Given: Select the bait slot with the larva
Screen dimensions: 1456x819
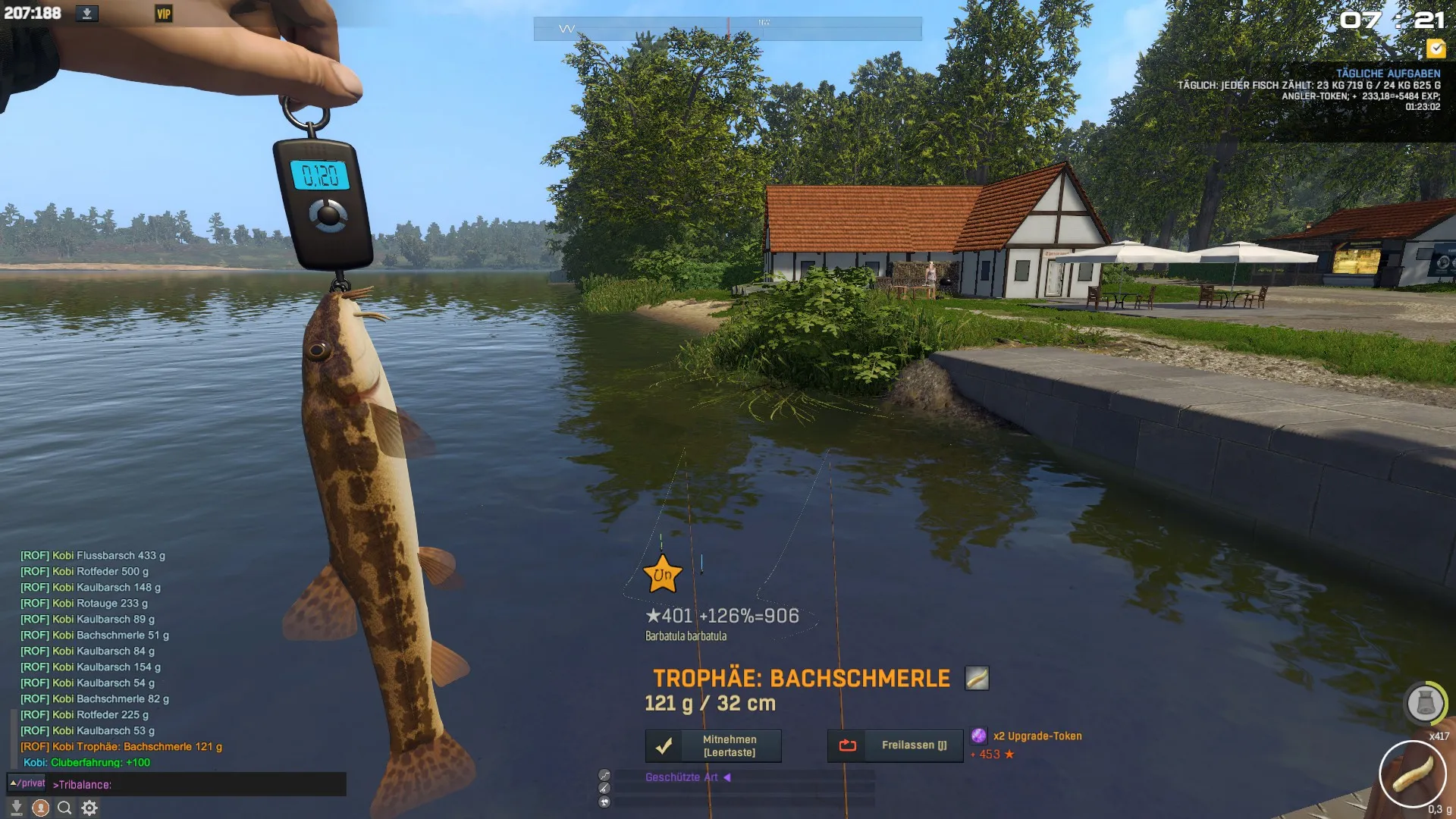Looking at the screenshot, I should point(1412,774).
